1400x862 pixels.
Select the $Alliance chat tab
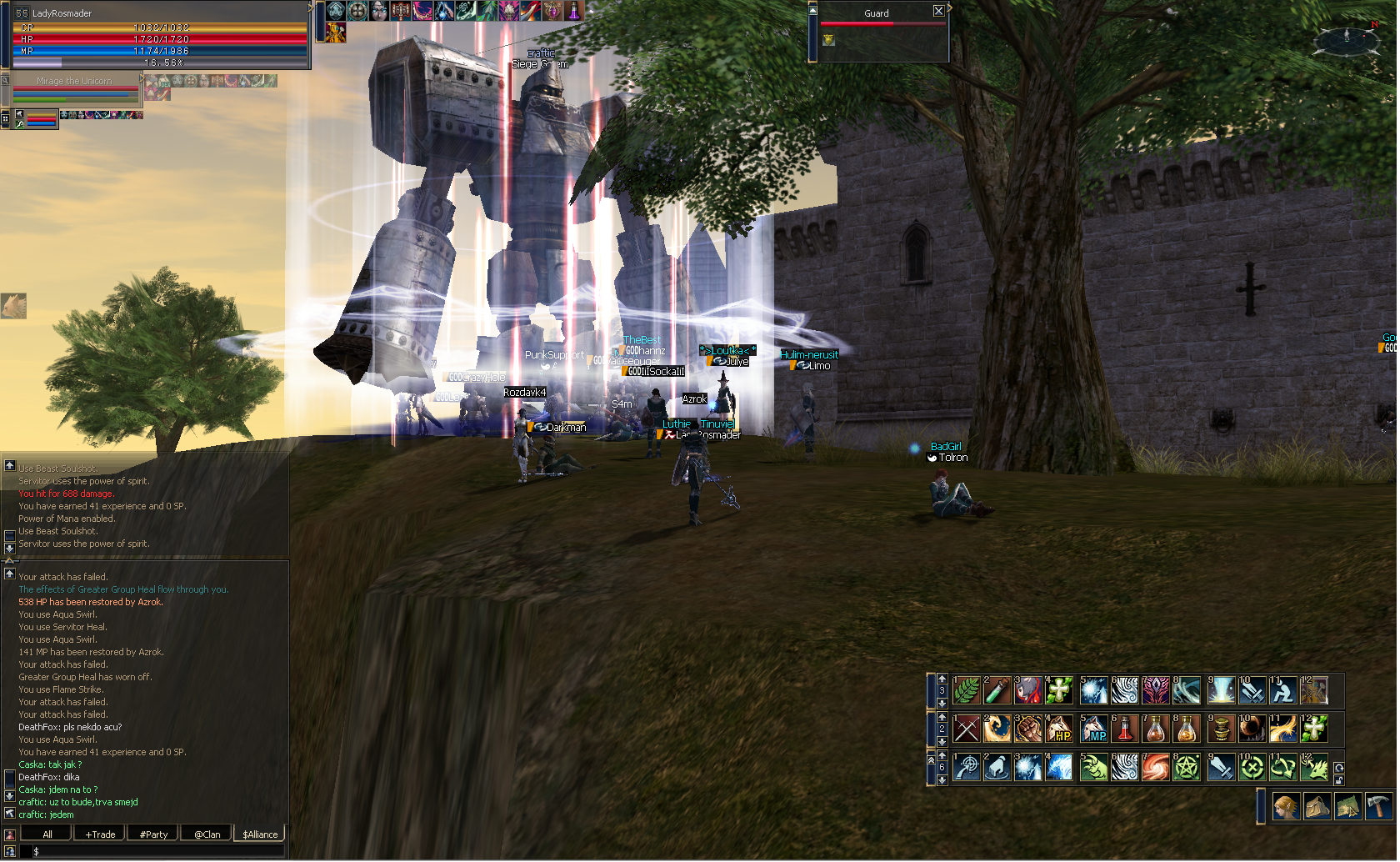[260, 834]
